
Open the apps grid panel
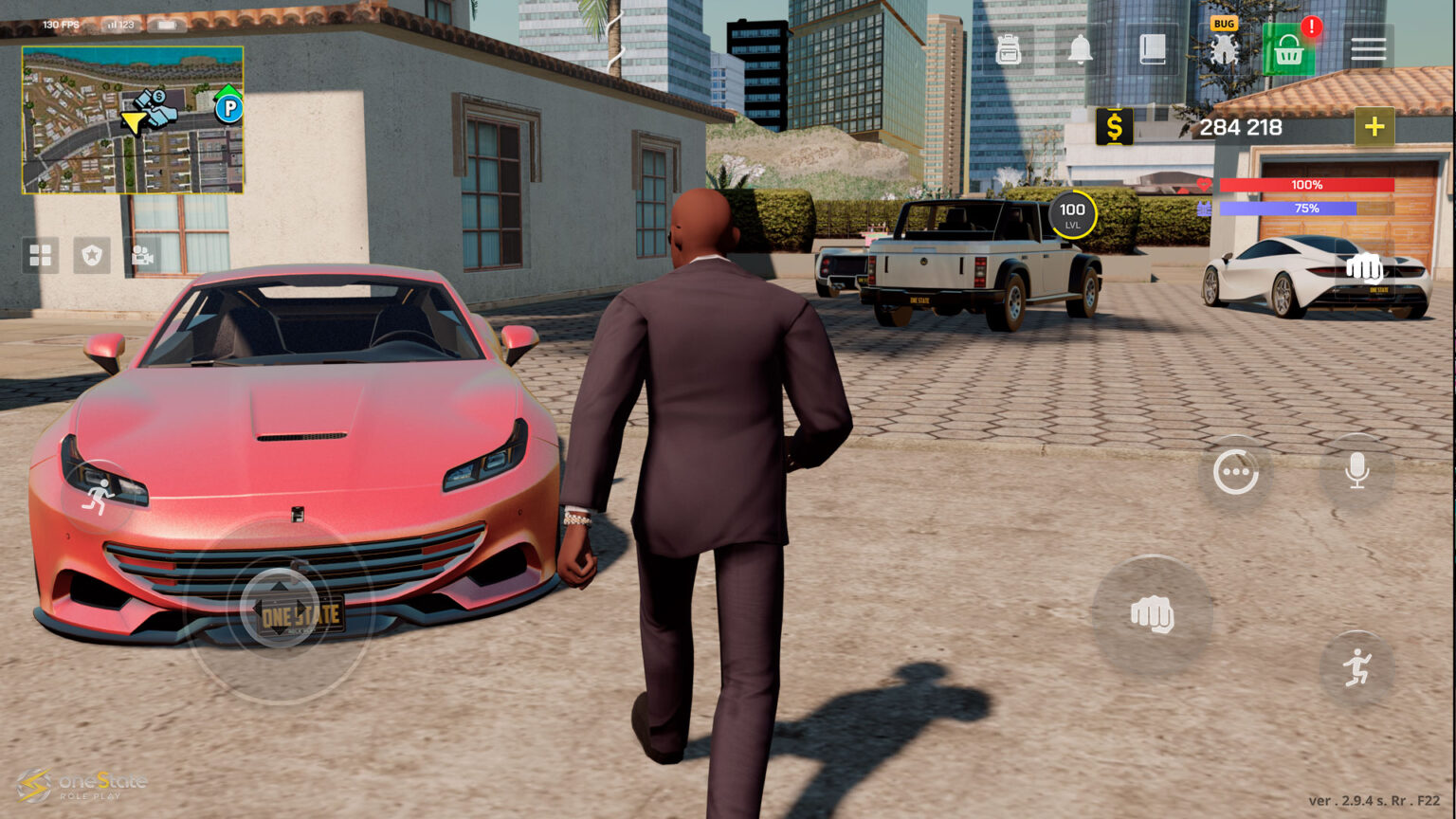click(40, 255)
